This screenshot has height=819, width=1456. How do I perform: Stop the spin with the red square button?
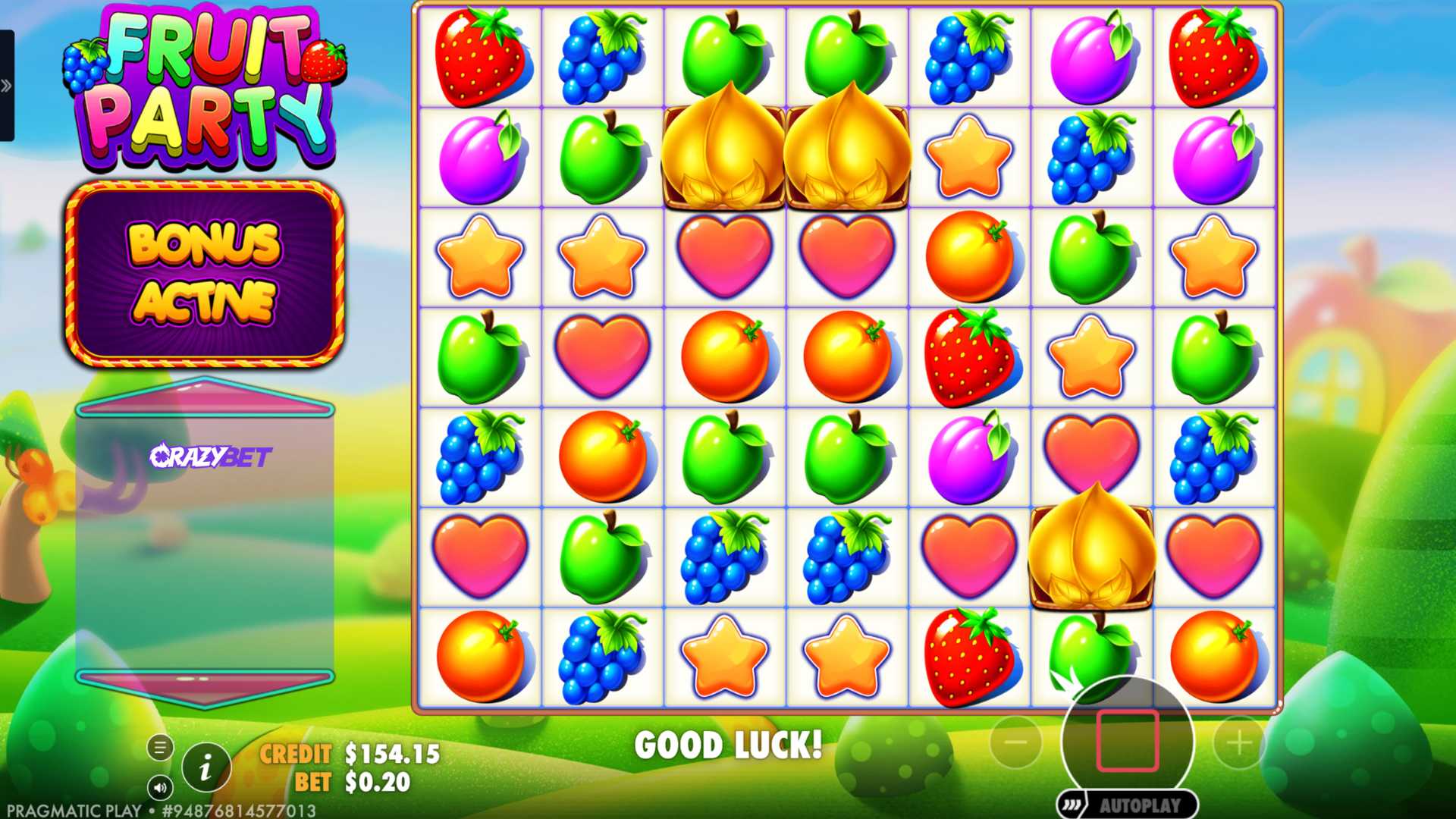1128,741
